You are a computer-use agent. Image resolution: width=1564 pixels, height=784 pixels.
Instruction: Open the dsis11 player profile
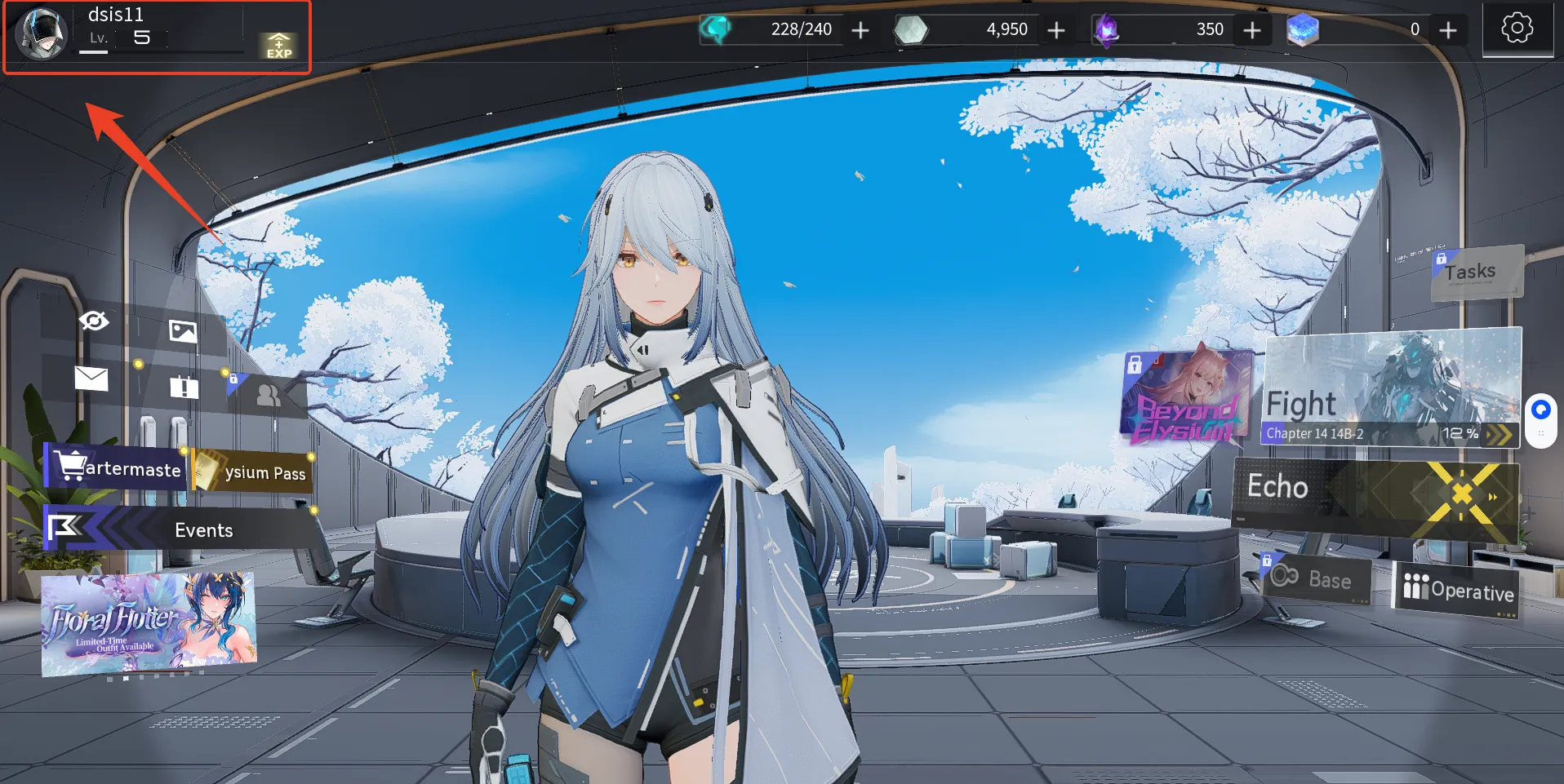click(x=42, y=34)
